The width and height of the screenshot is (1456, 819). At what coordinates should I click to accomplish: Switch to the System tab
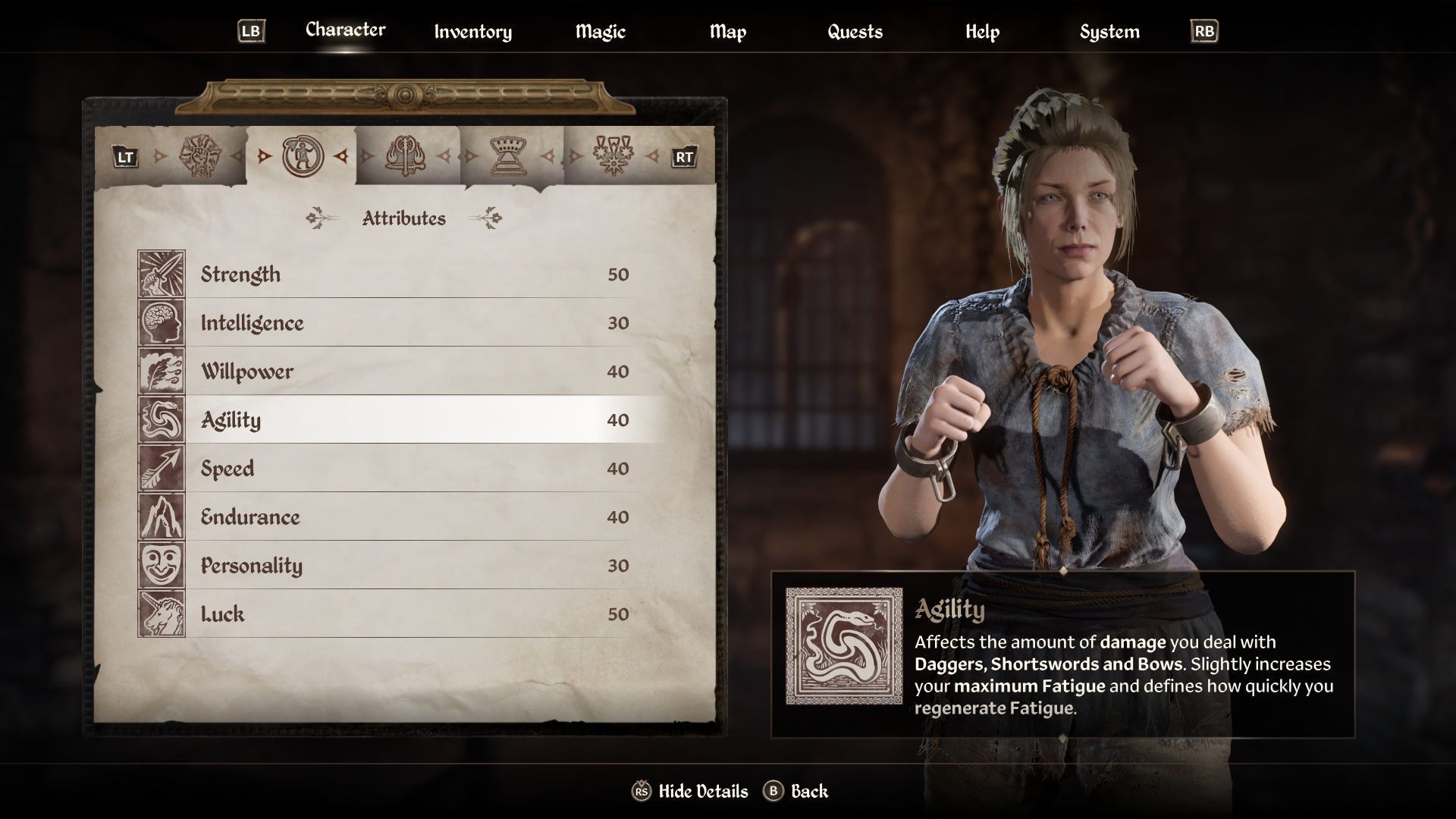point(1109,32)
